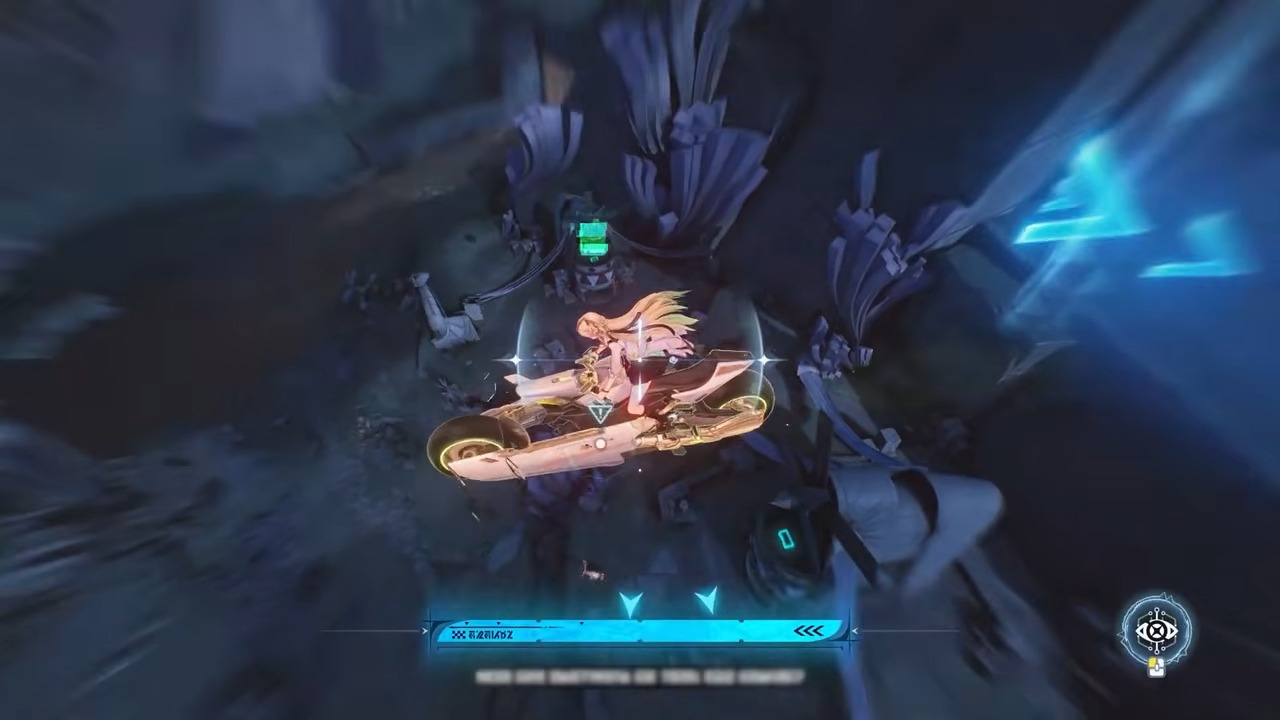Click the cyan digit display on the dark panel

click(788, 540)
